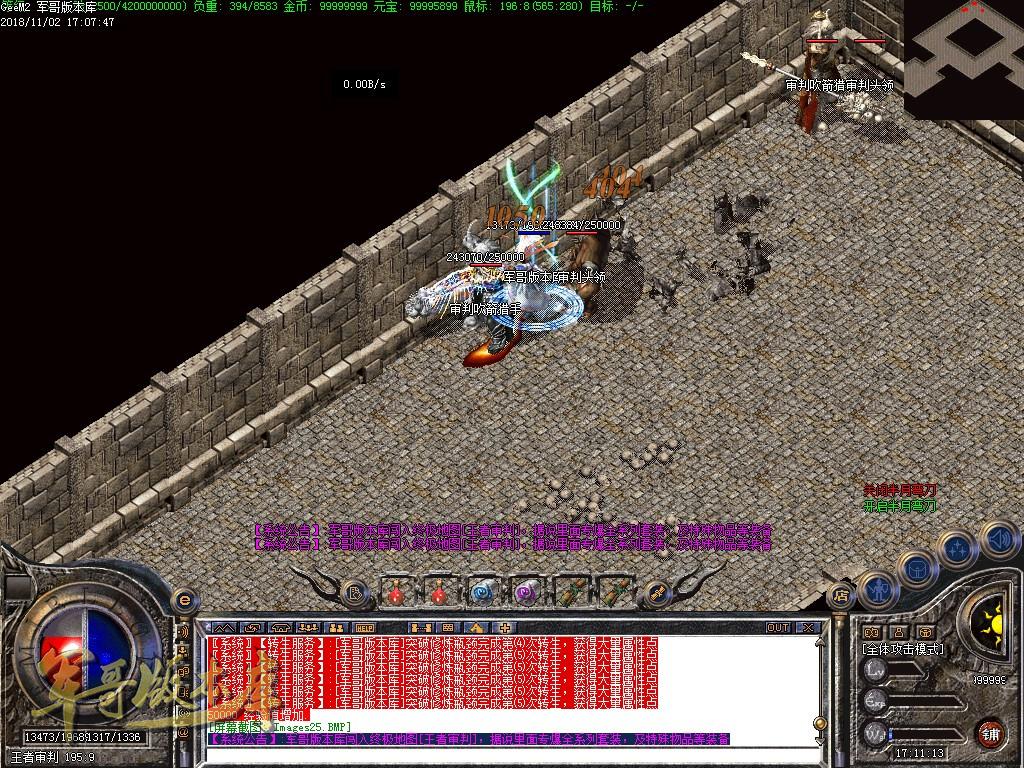Click the round button left of potion belt
This screenshot has width=1024, height=768.
click(x=354, y=593)
